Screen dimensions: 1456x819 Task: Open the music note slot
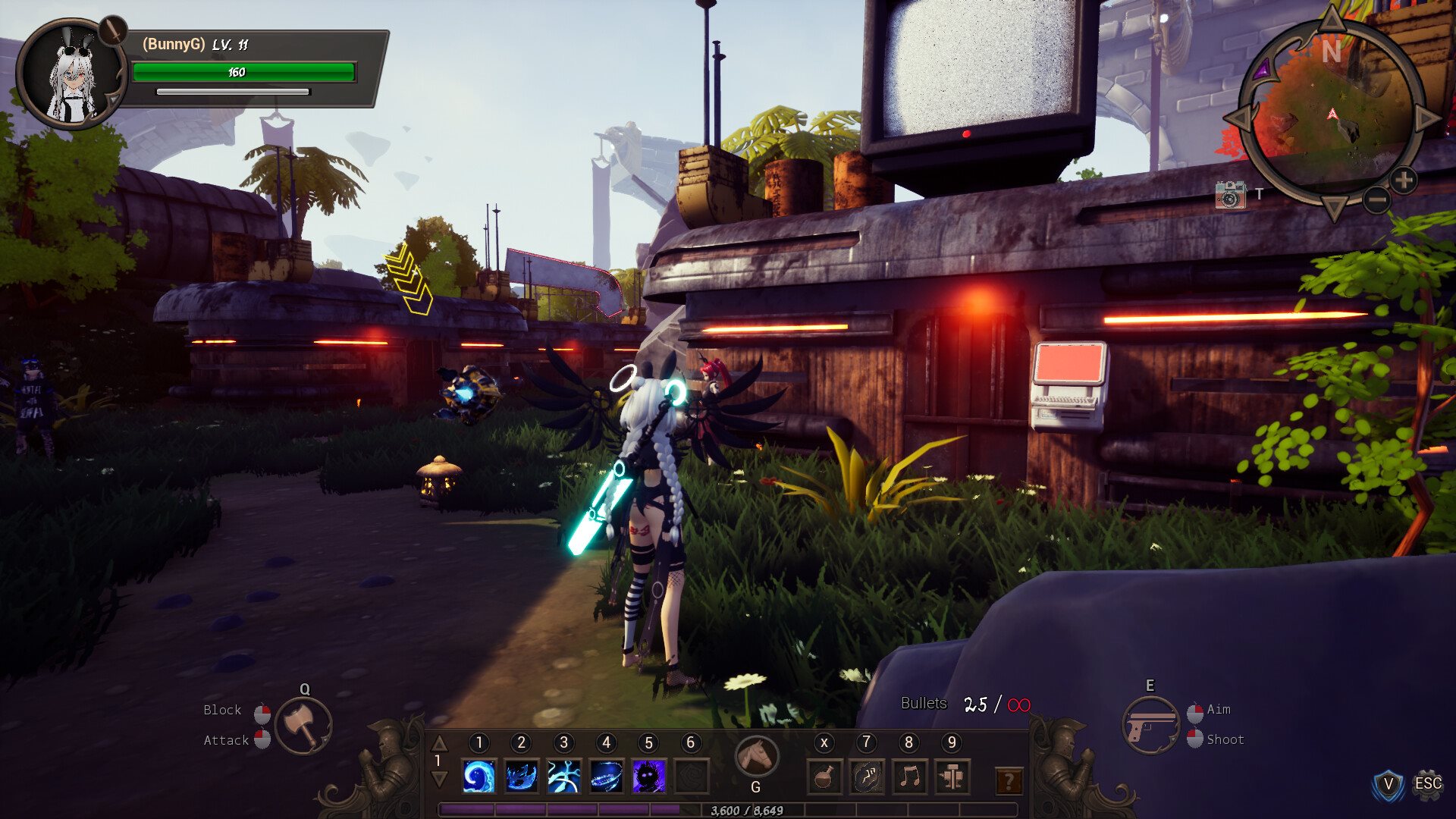[x=909, y=777]
